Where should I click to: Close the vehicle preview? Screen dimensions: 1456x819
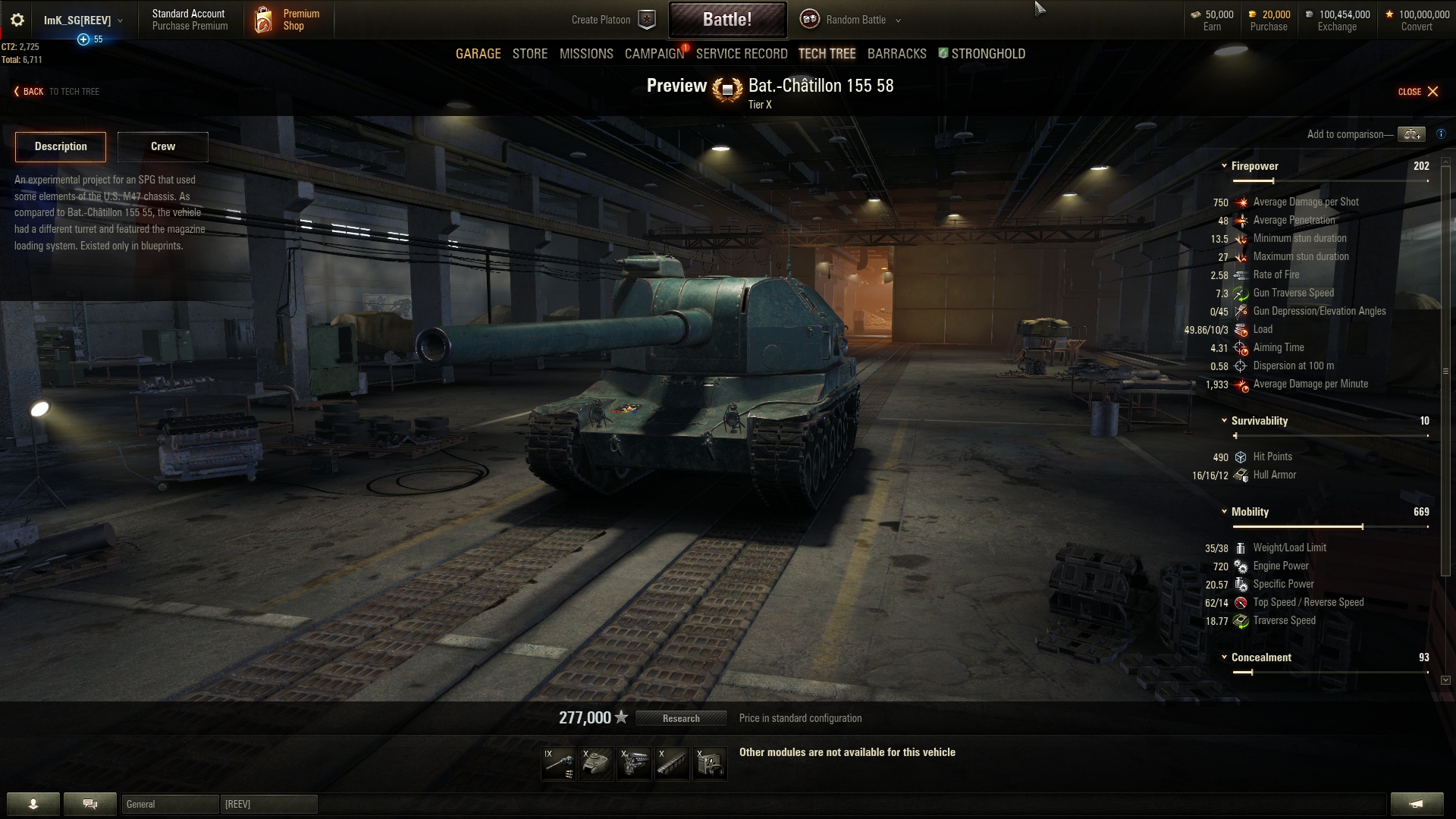coord(1418,92)
